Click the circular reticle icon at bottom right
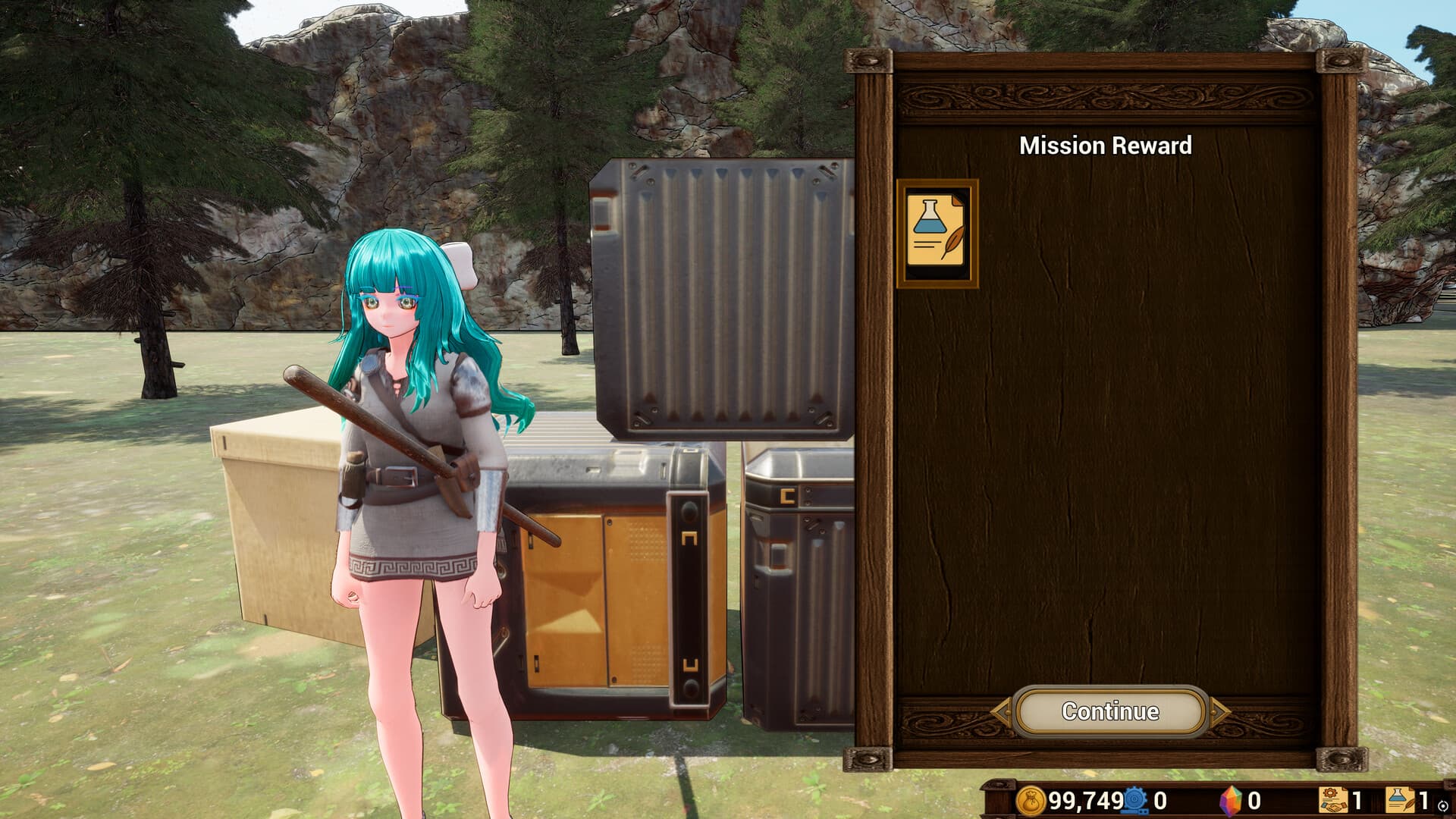Screen dimensions: 1456x819 (x=1445, y=807)
